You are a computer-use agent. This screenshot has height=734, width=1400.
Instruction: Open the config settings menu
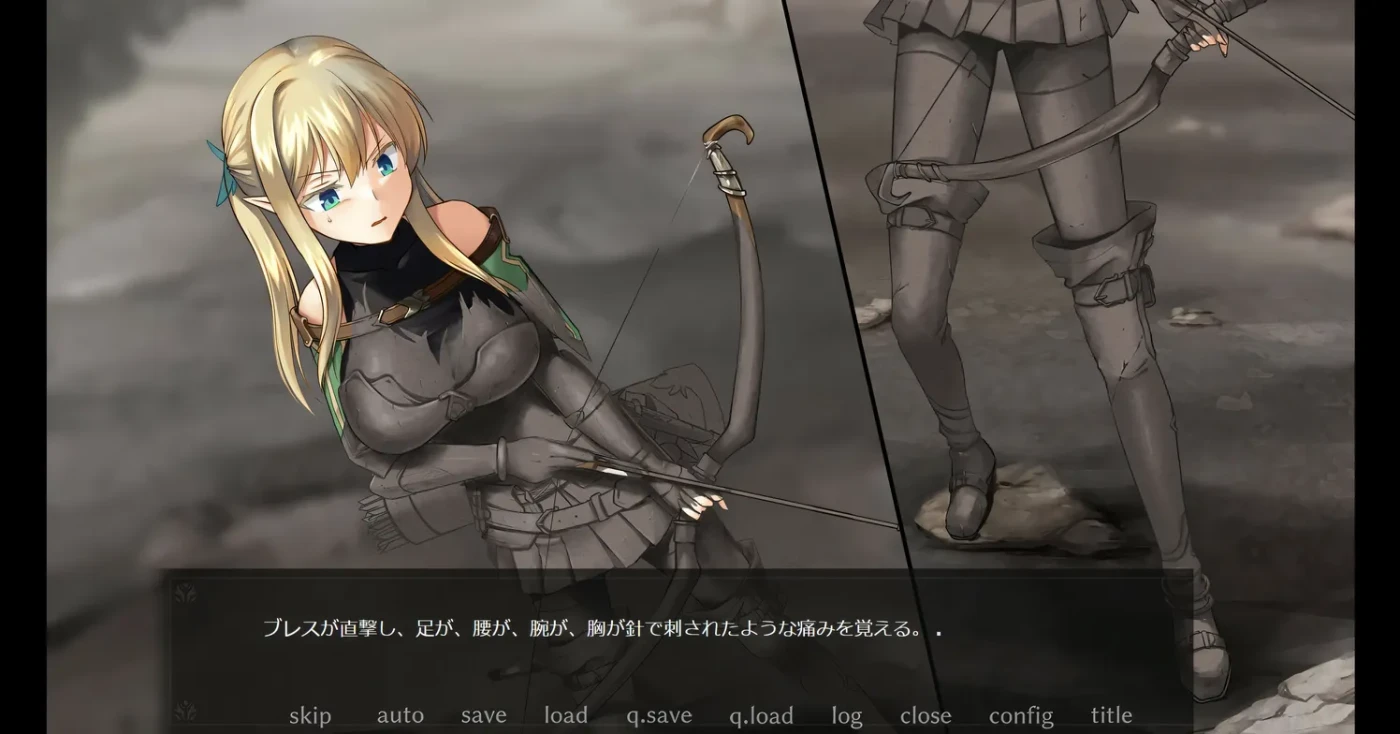pyautogui.click(x=1020, y=716)
